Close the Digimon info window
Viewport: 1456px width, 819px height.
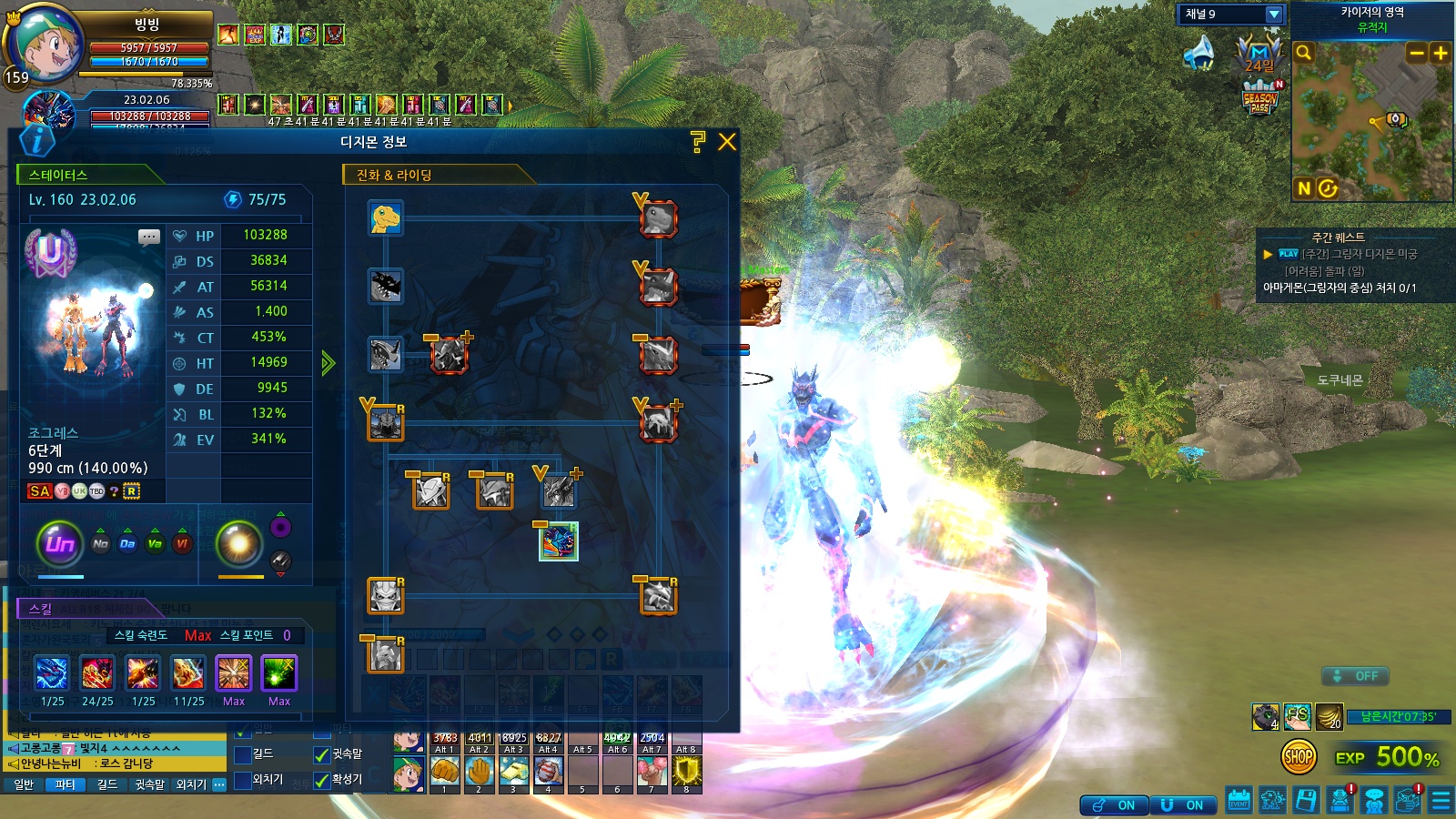click(726, 142)
